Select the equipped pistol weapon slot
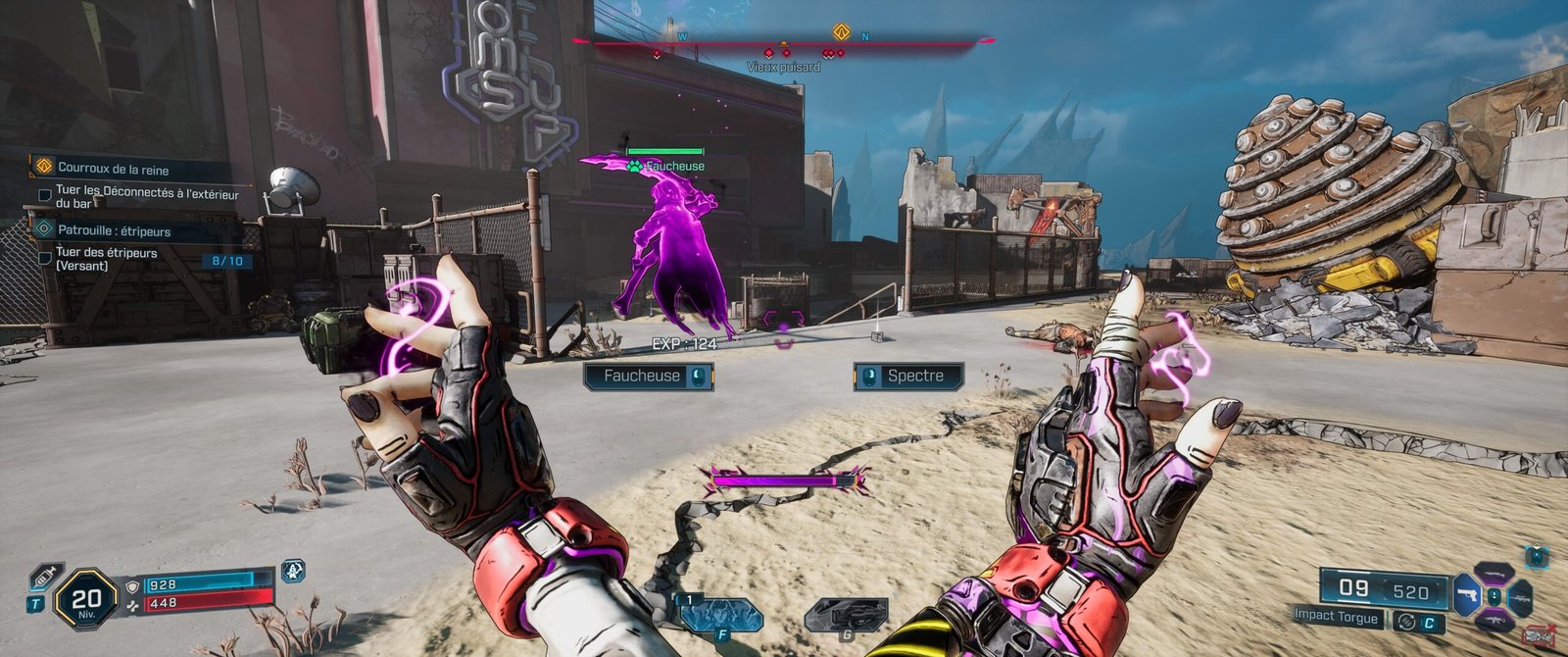The height and width of the screenshot is (657, 1568). [1467, 596]
